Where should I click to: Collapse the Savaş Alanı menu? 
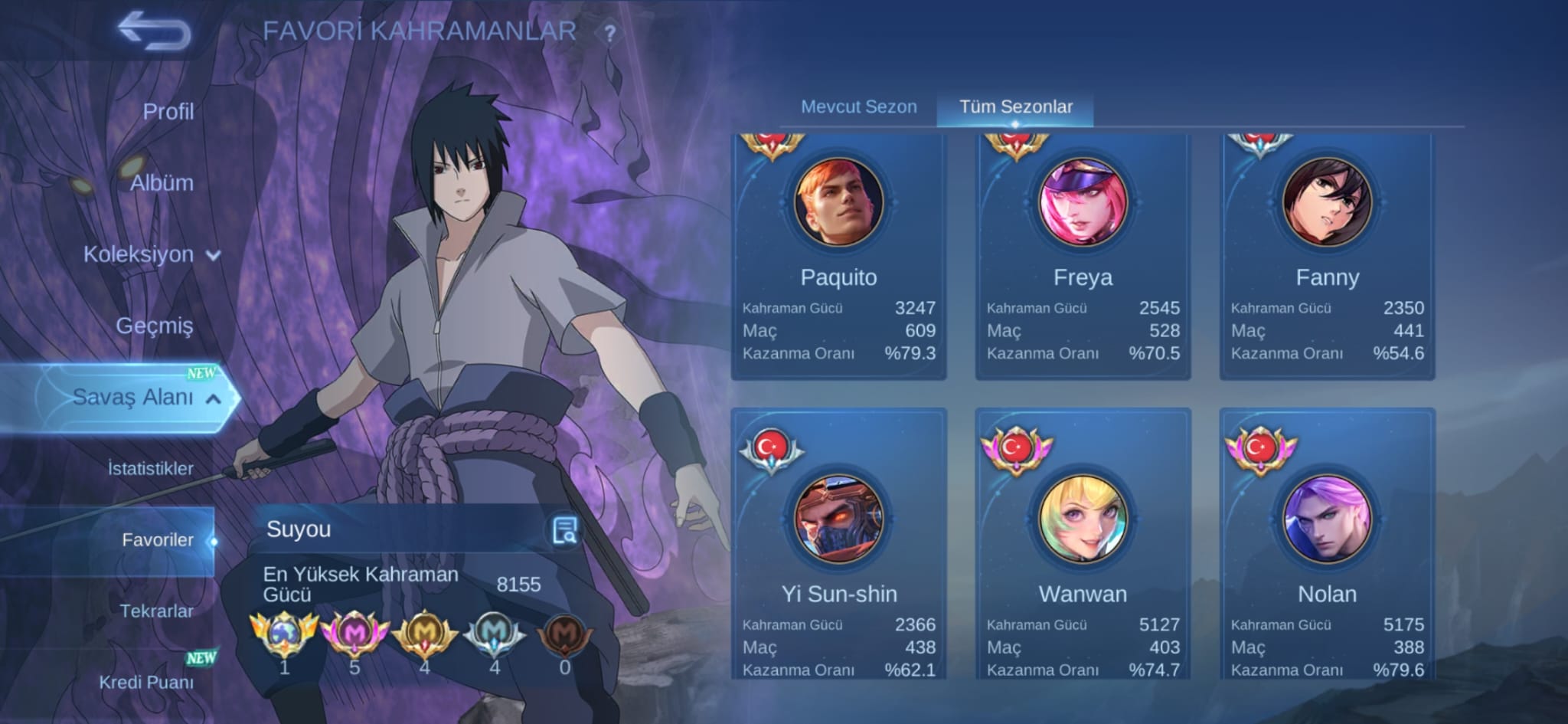click(x=145, y=397)
